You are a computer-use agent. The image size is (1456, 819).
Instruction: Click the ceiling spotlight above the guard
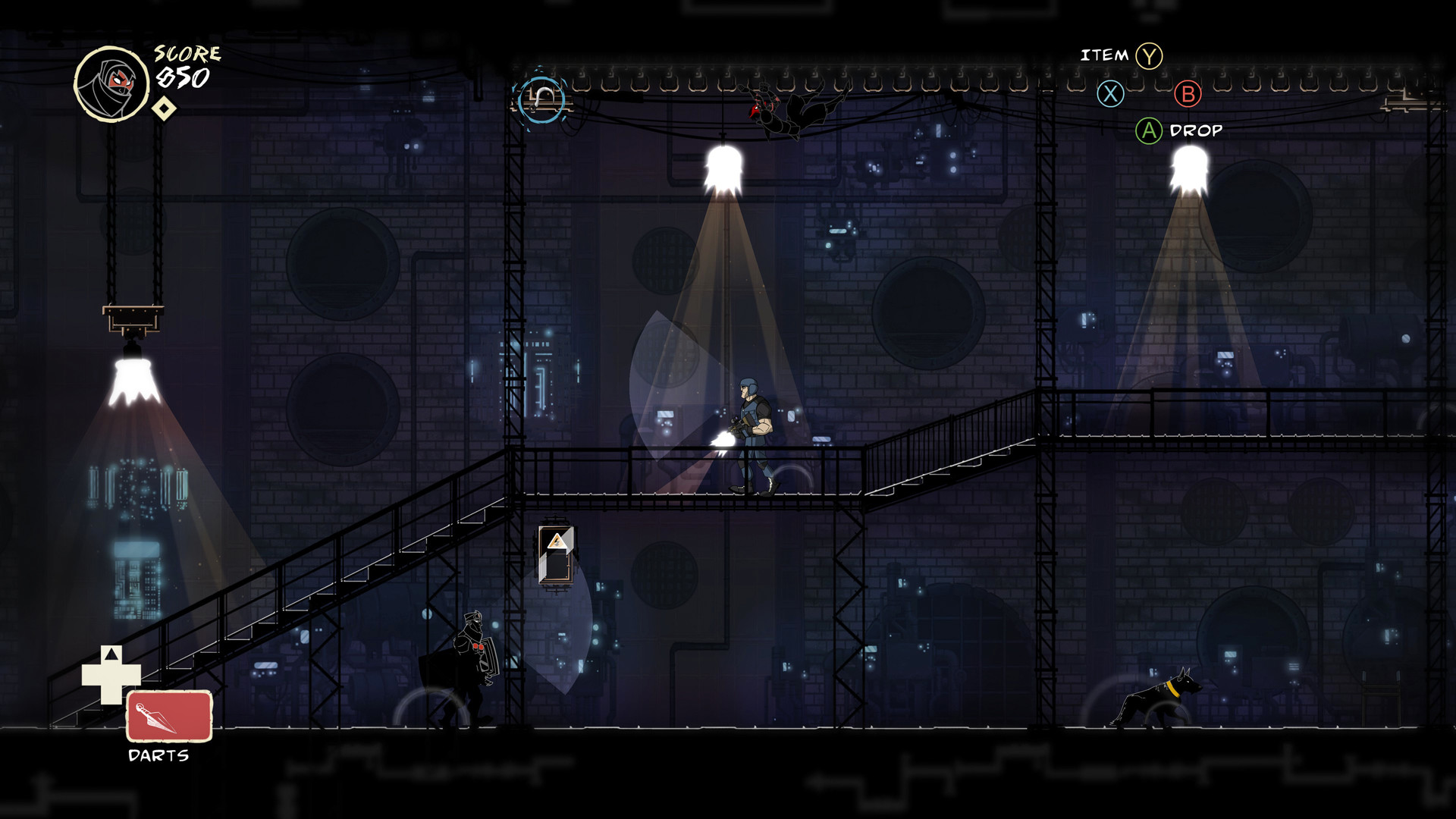722,163
